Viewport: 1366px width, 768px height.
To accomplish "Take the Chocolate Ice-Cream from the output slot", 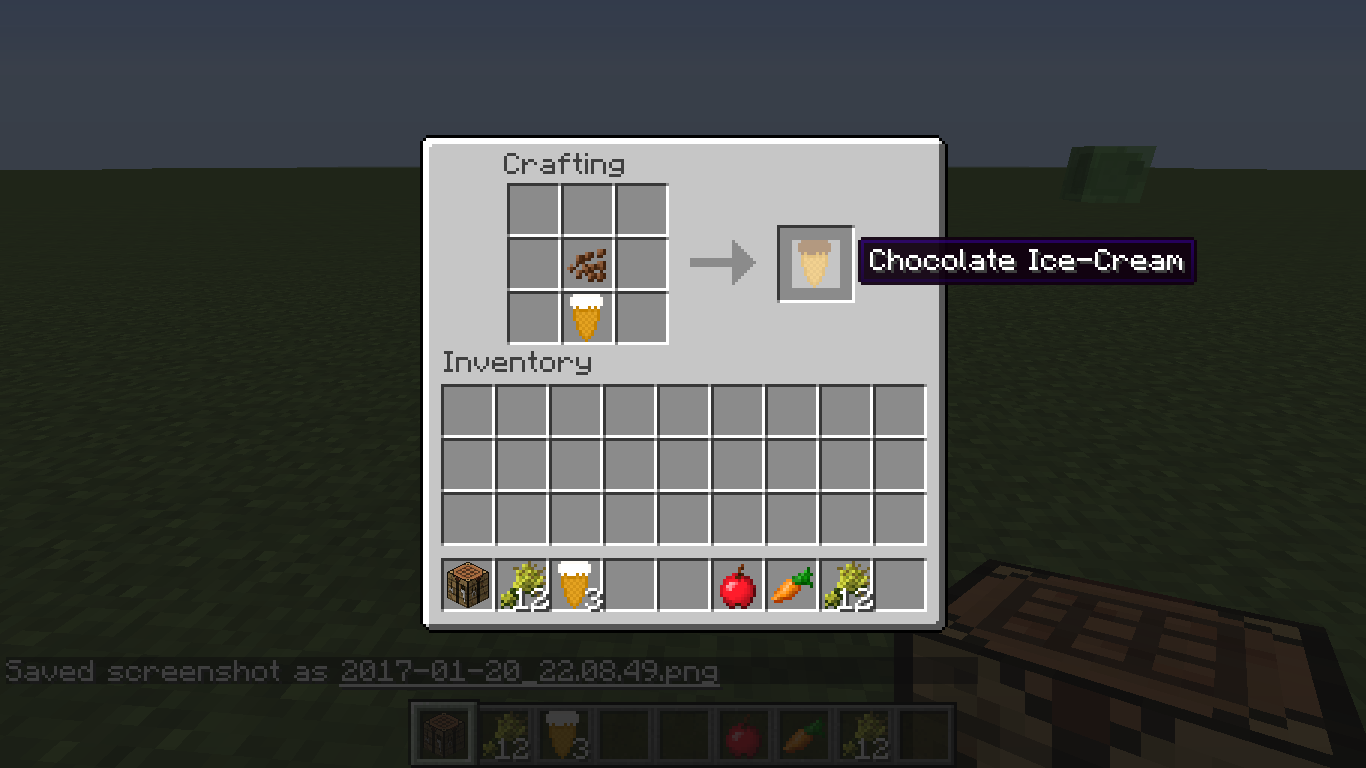I will 815,263.
